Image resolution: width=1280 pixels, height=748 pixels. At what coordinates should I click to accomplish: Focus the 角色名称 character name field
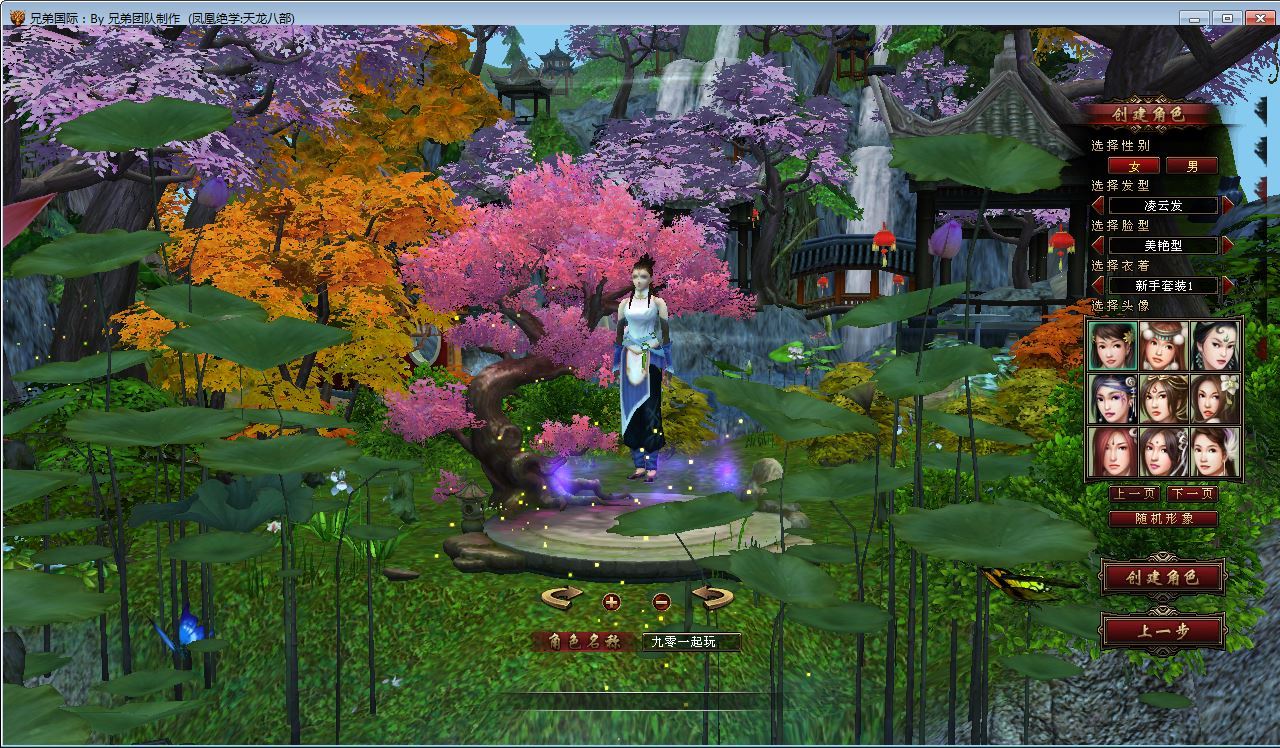click(x=691, y=642)
